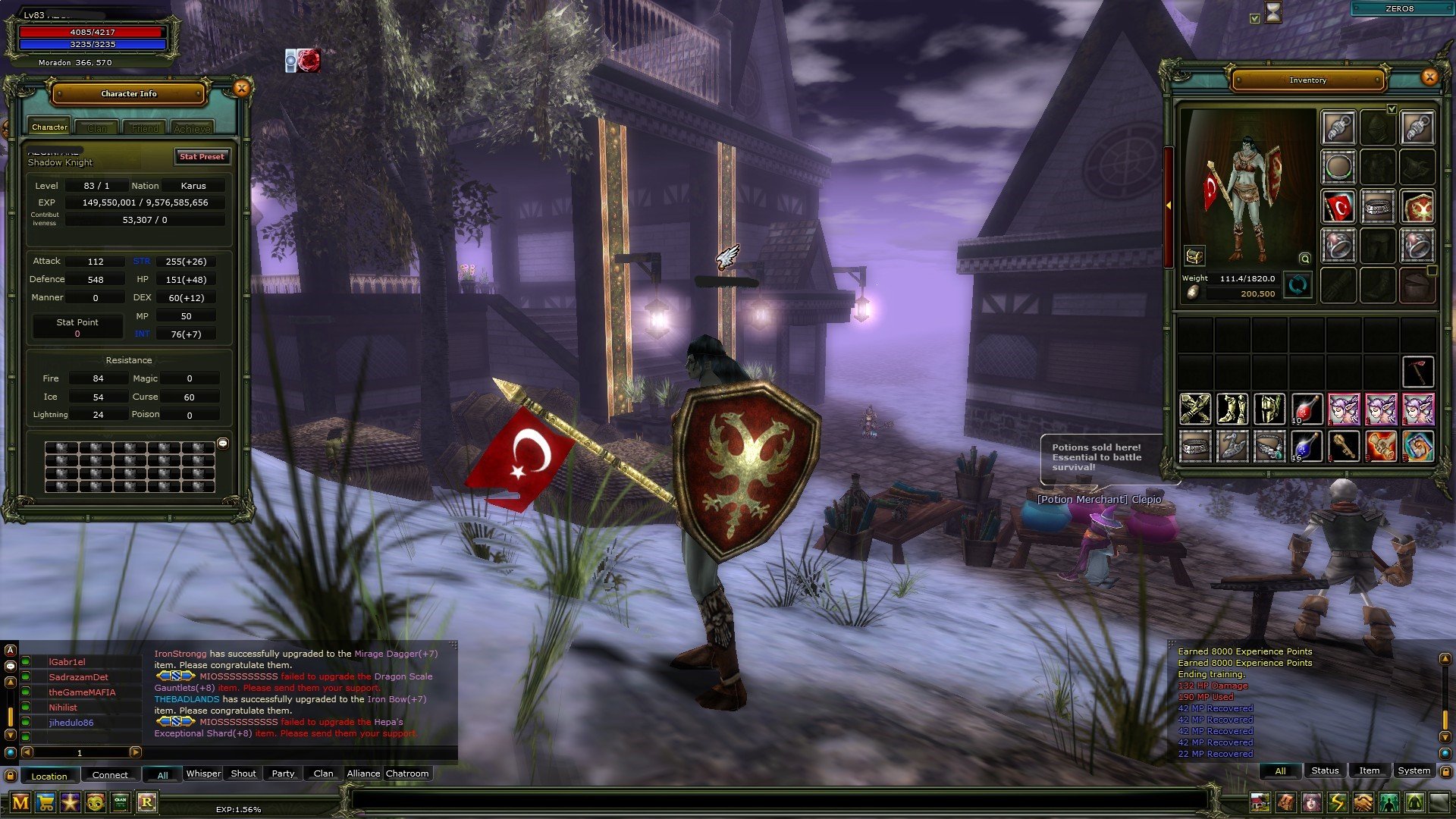Screen dimensions: 1456x819
Task: Close the Character Info window
Action: 242,89
